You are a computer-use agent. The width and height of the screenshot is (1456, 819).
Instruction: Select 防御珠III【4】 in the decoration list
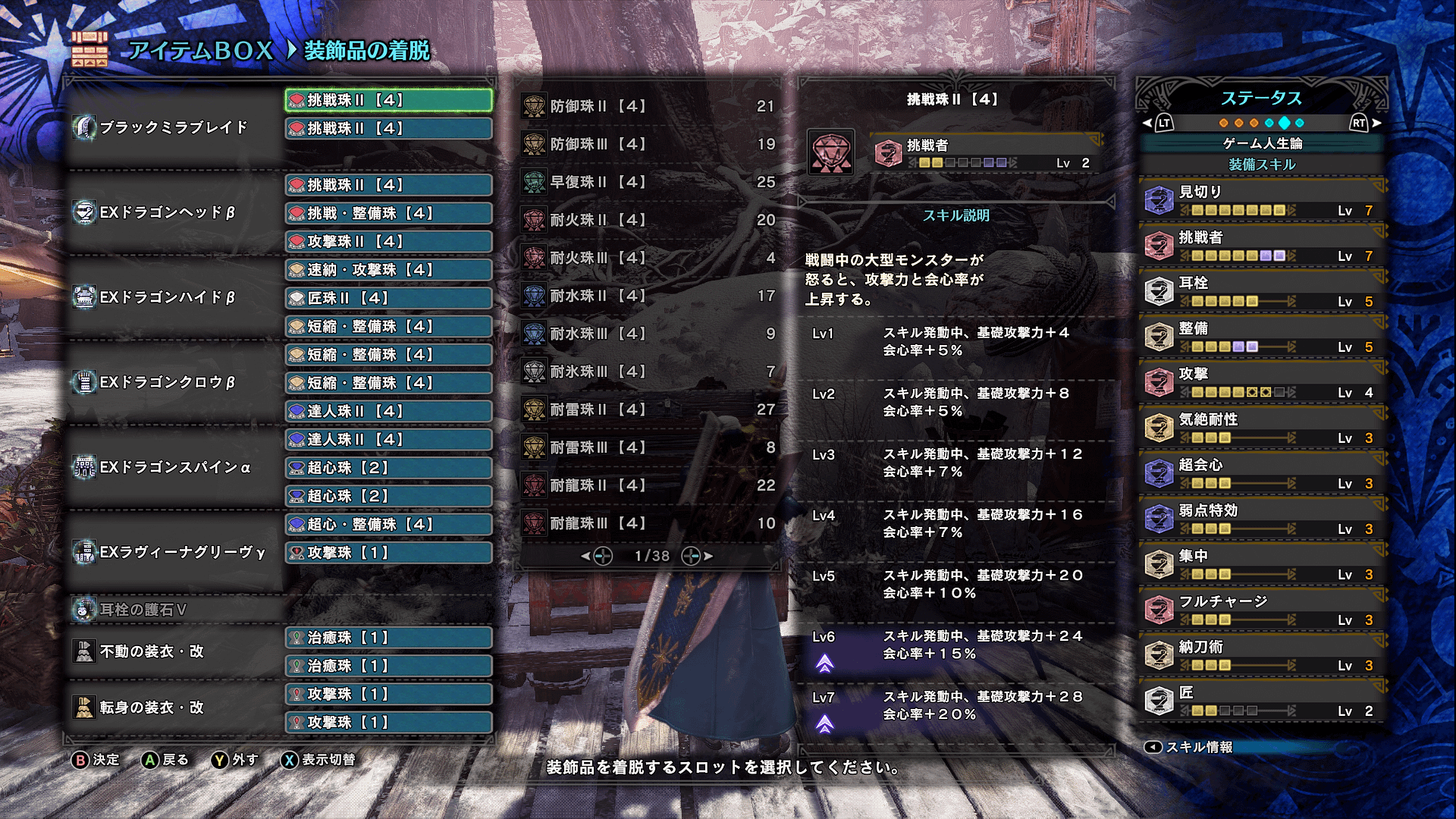pos(649,144)
